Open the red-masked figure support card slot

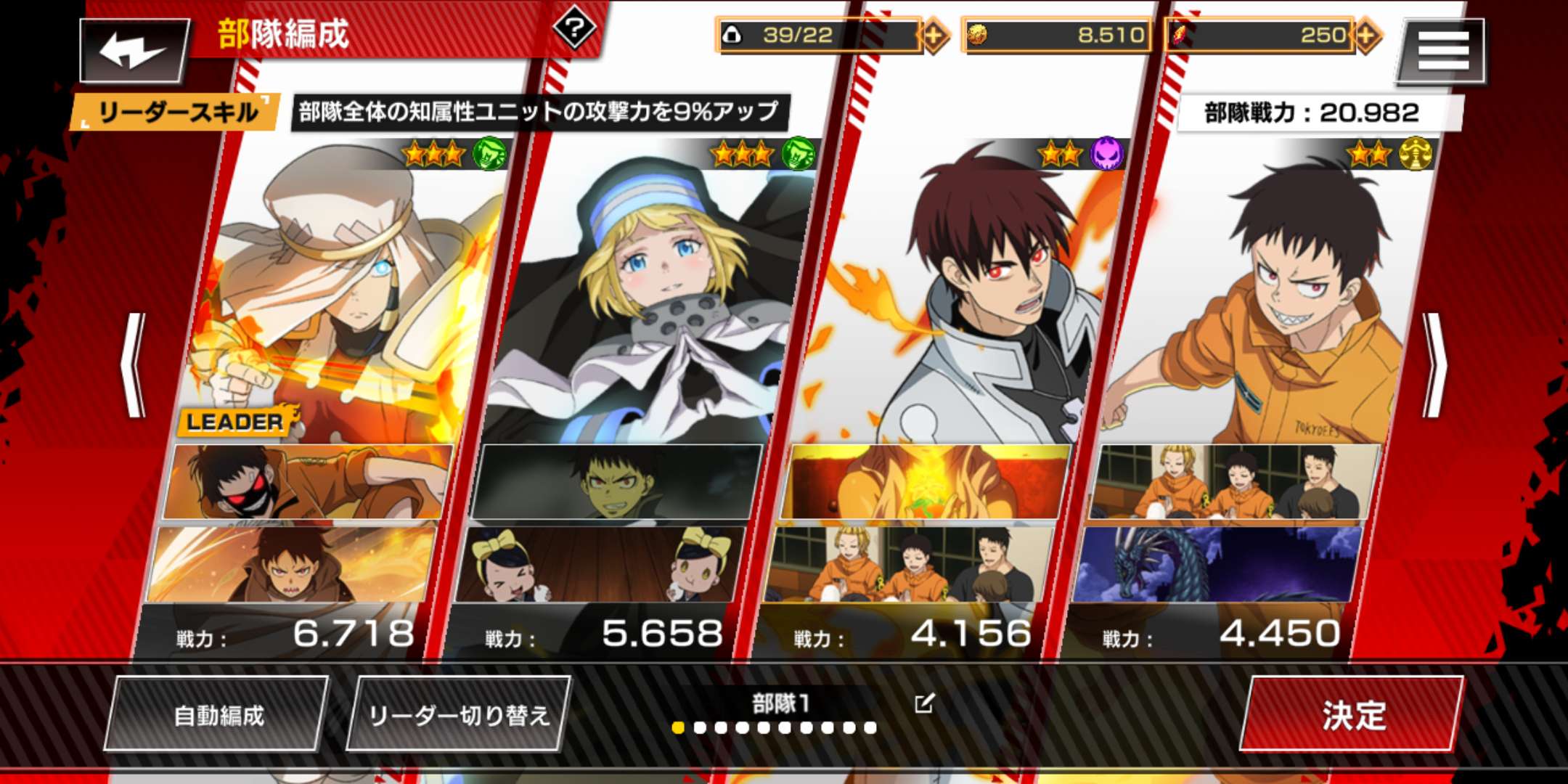click(309, 482)
